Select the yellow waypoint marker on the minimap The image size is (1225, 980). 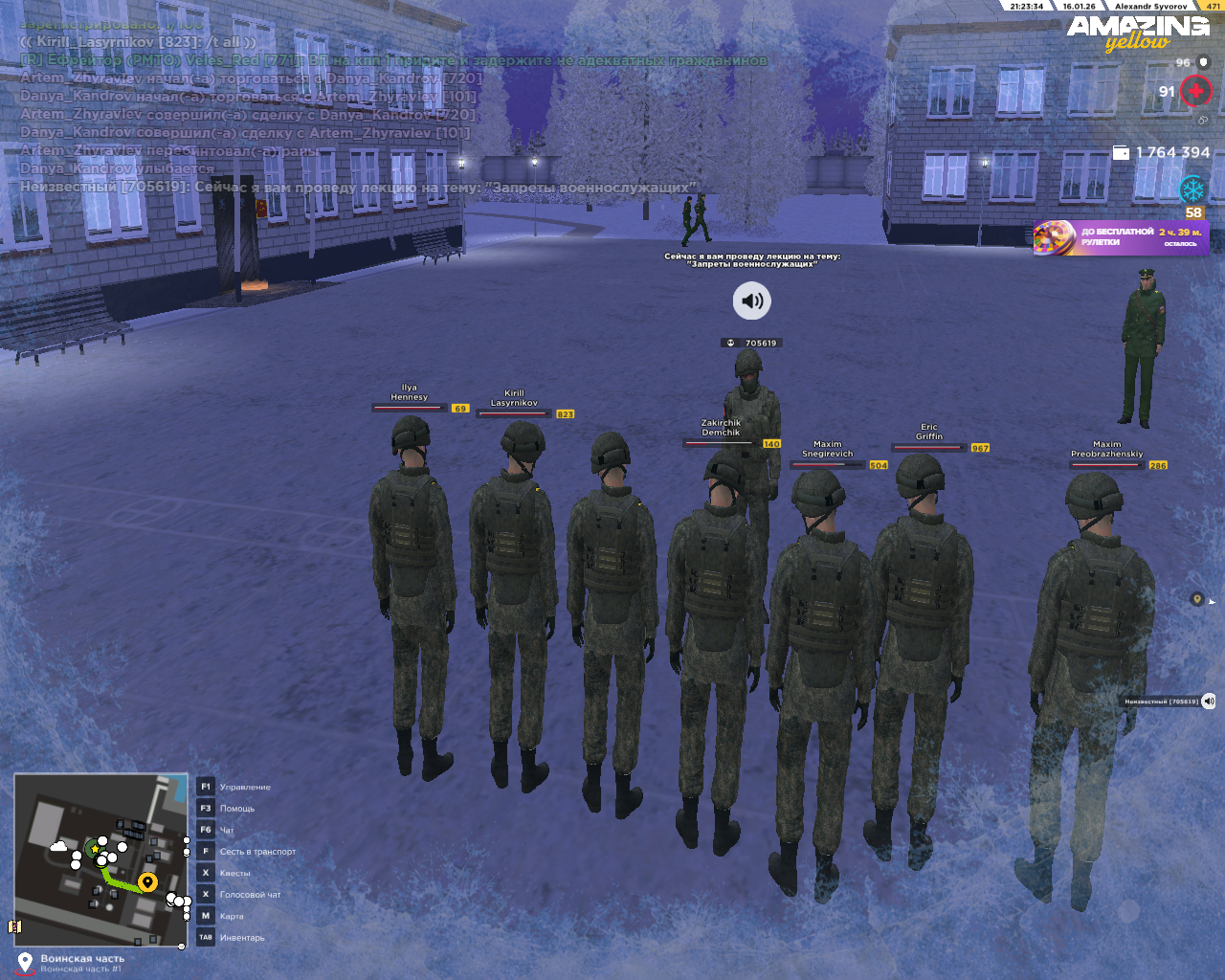click(x=147, y=881)
